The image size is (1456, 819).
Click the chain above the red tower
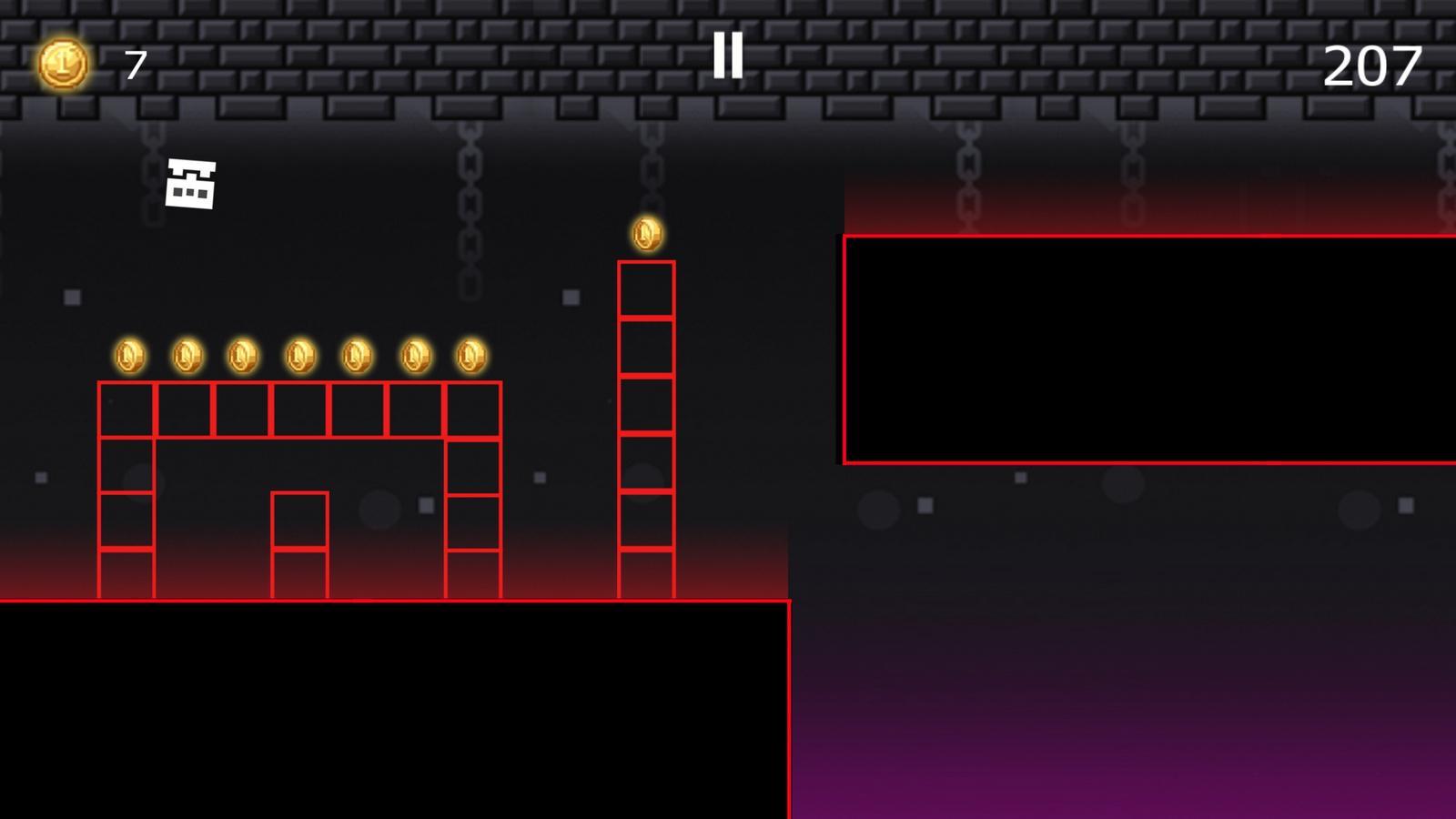650,164
